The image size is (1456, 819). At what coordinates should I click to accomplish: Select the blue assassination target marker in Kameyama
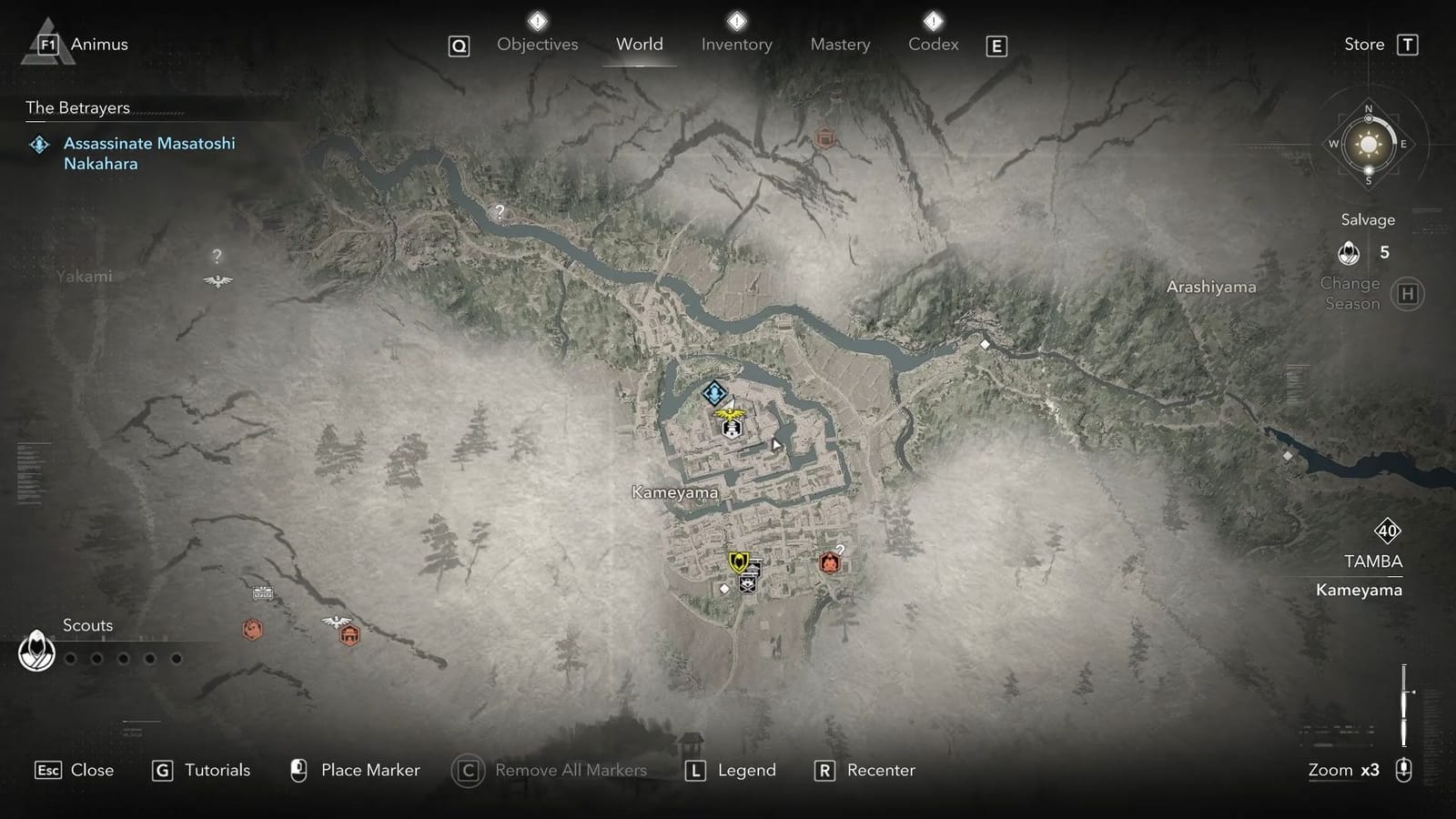(x=714, y=394)
